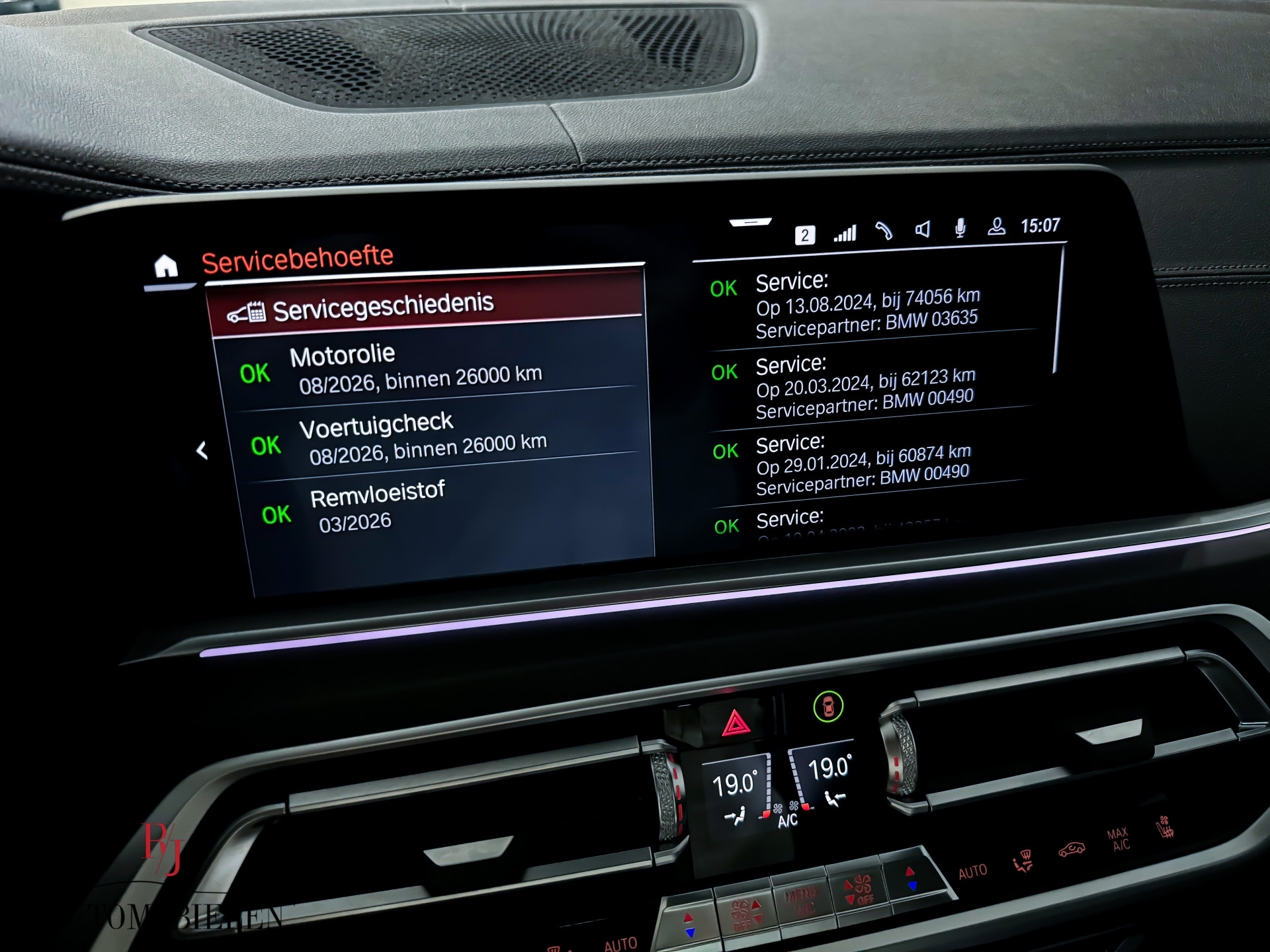Open the Servicegeschiedenis entry
Viewport: 1270px width, 952px height.
point(383,307)
